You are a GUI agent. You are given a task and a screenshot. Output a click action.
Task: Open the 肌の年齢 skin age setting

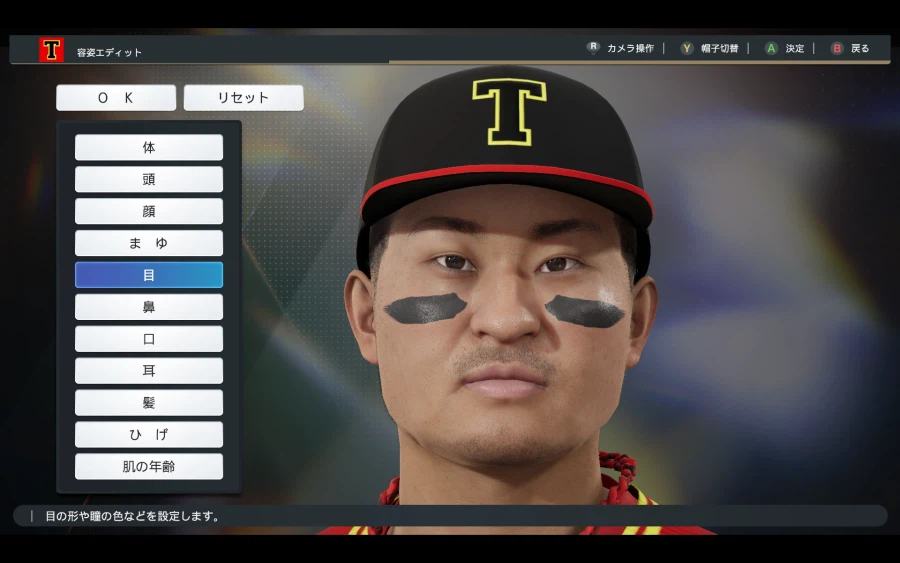pyautogui.click(x=149, y=467)
